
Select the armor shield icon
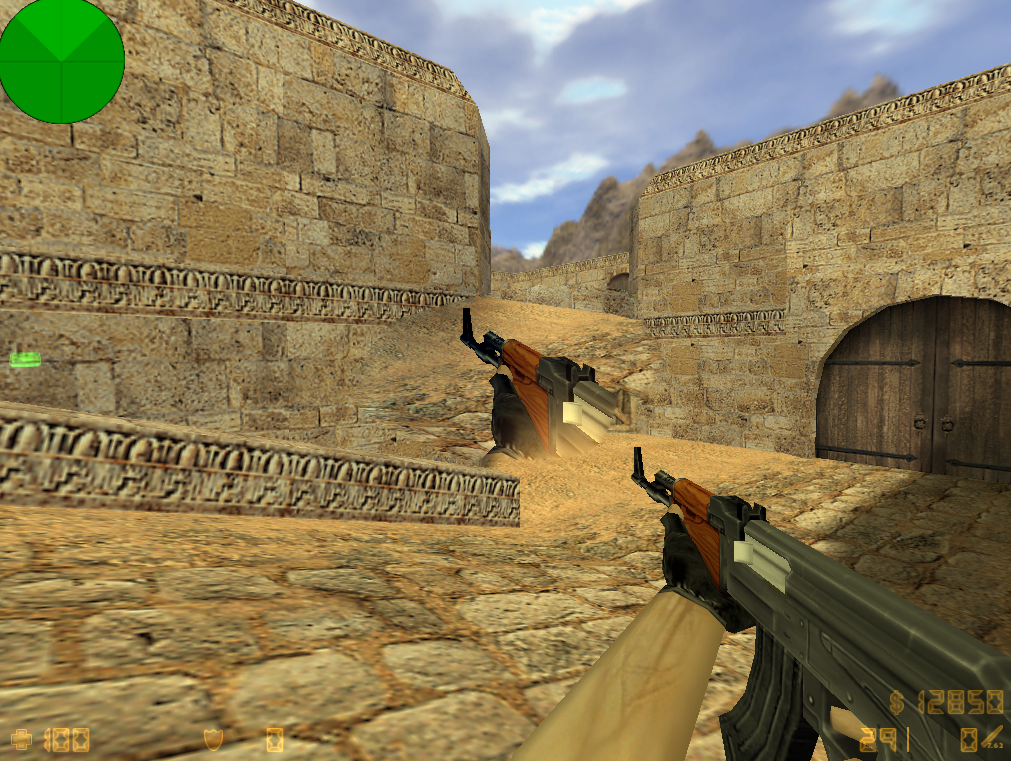click(212, 739)
